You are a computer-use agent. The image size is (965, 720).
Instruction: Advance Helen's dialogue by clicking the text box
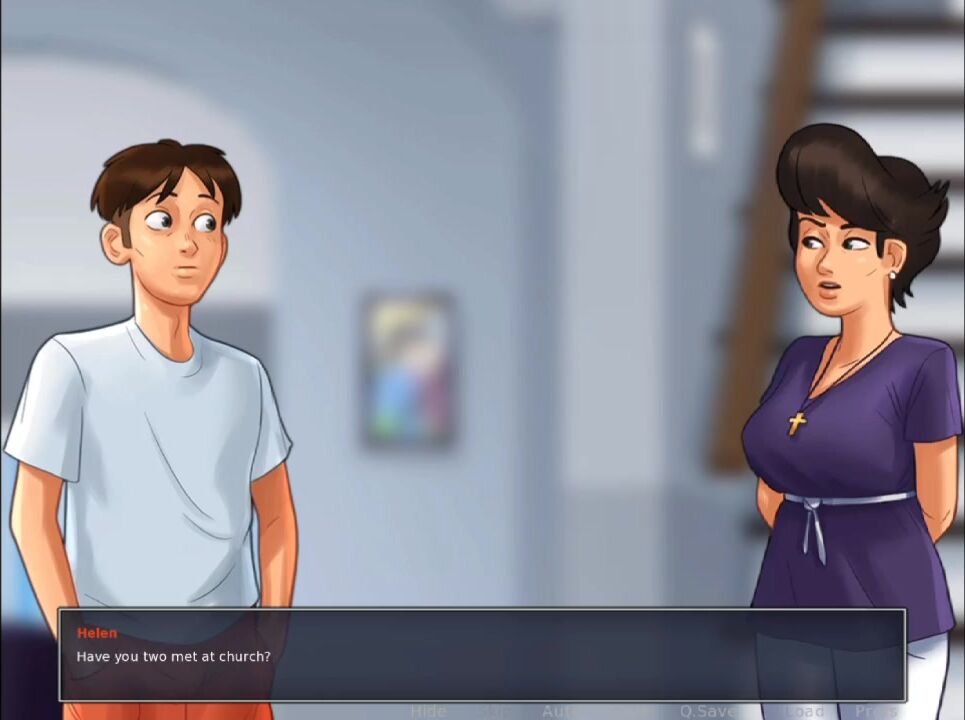(x=482, y=655)
